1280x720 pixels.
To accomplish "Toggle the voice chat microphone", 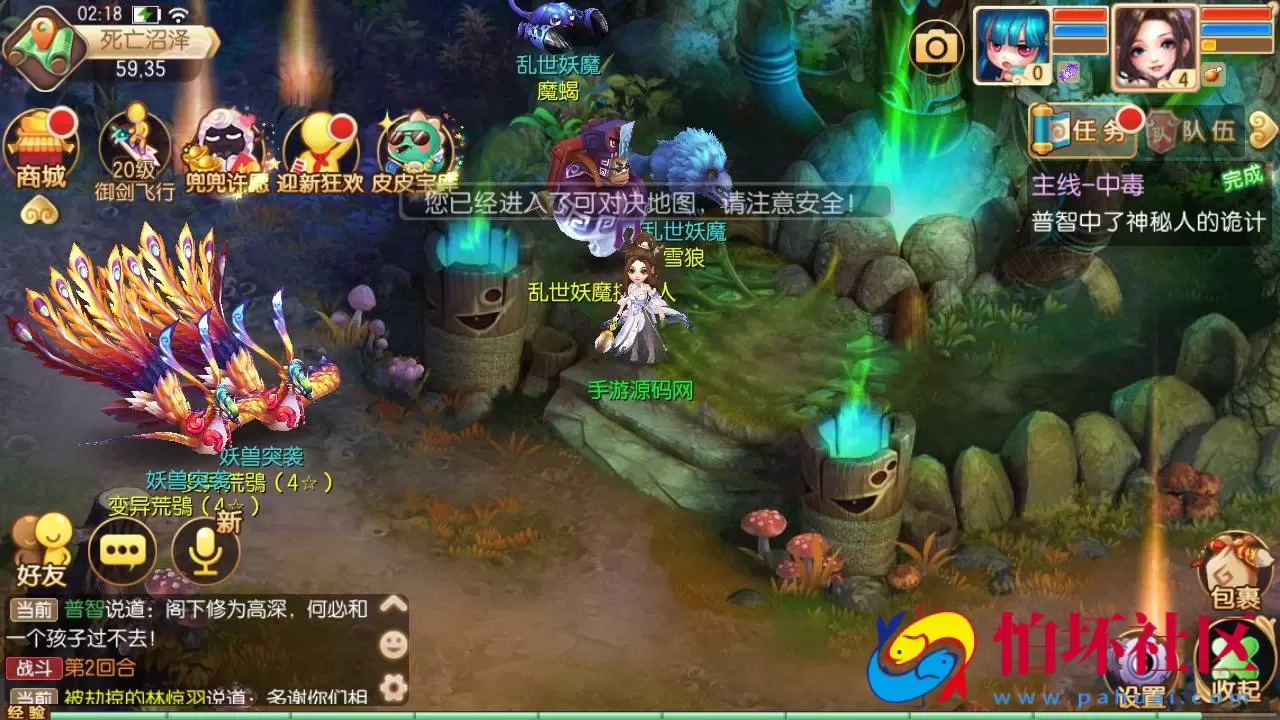I will coord(205,550).
